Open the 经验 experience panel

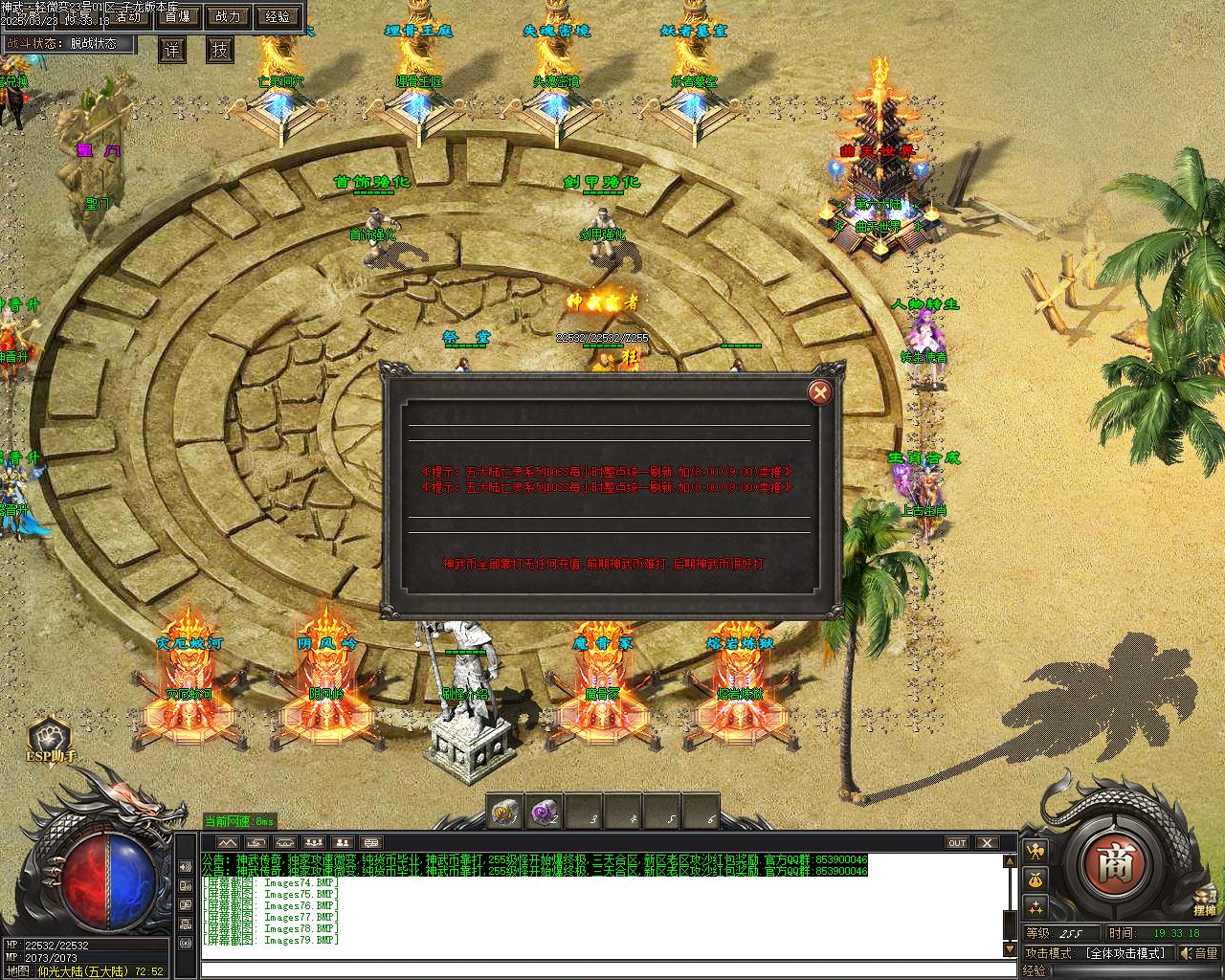click(x=278, y=16)
